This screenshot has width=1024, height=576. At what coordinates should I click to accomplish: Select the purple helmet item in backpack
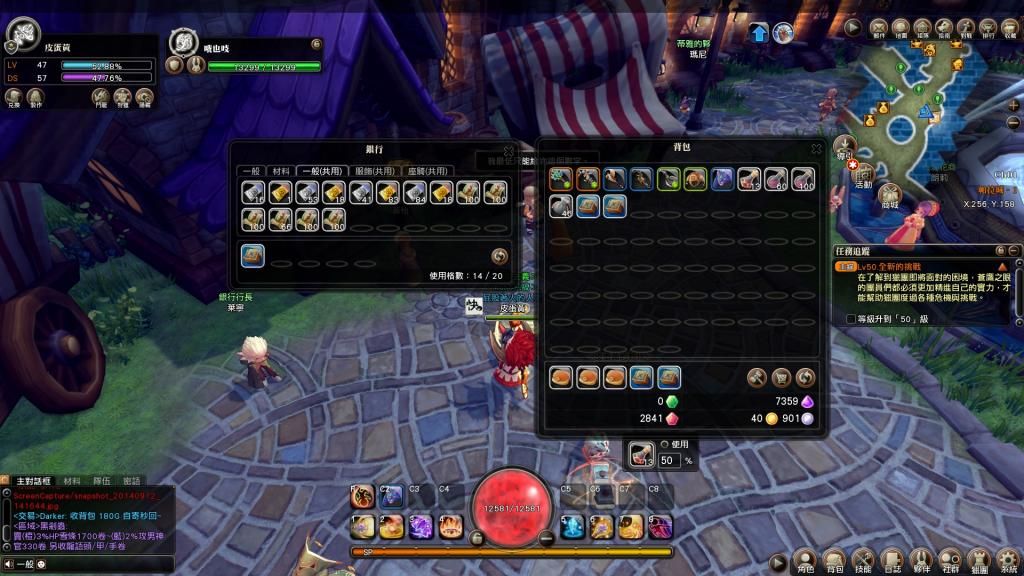coord(721,180)
